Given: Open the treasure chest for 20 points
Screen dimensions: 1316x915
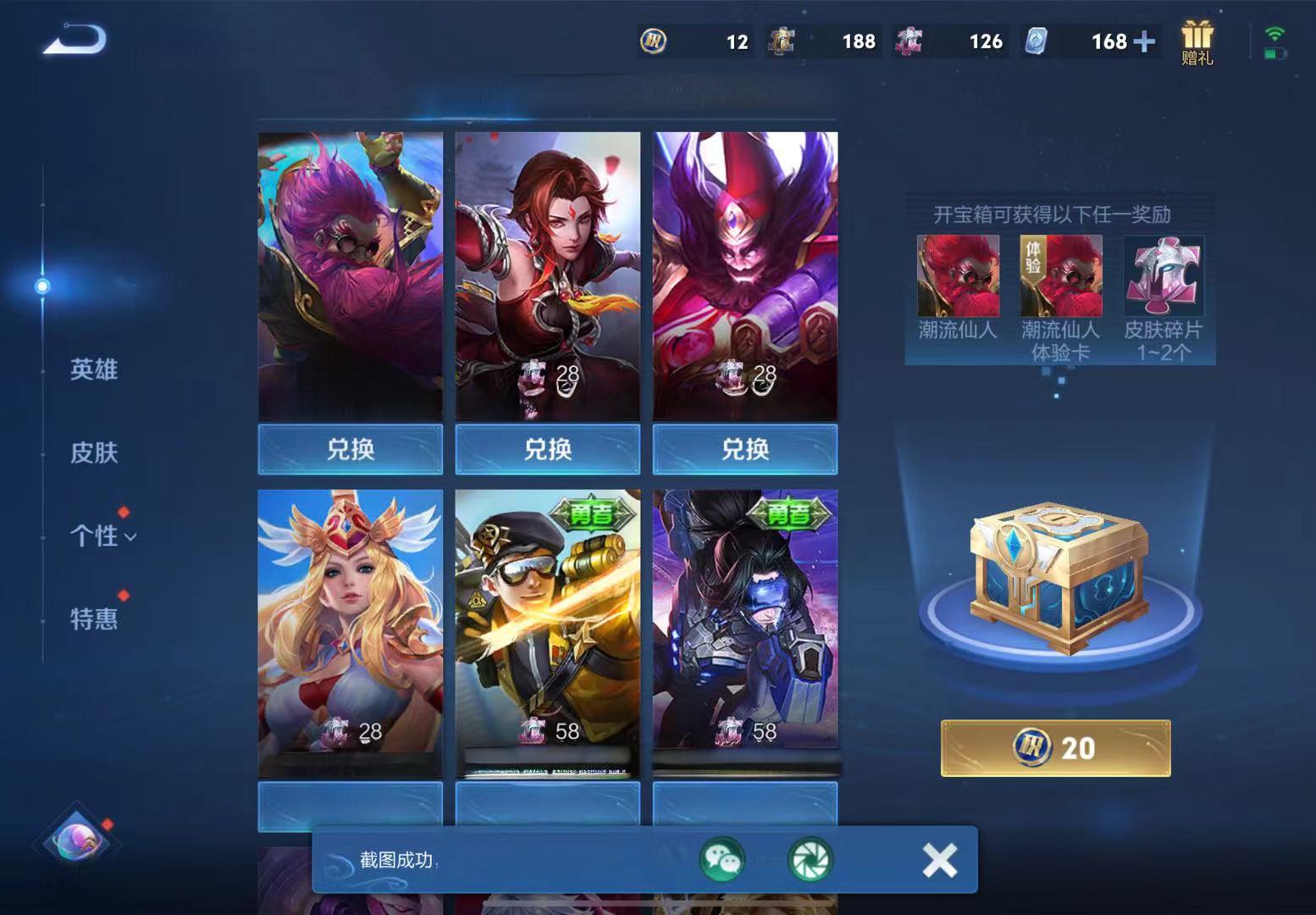Looking at the screenshot, I should 1055,748.
